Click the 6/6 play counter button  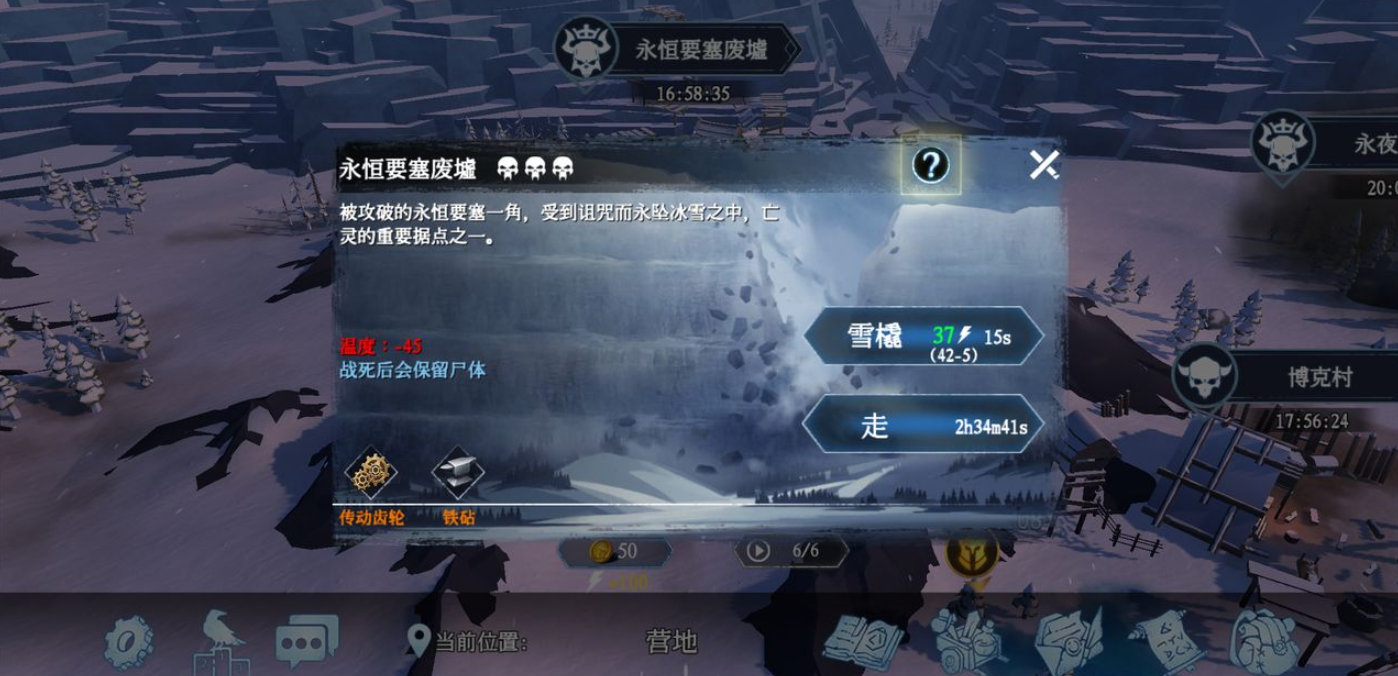click(x=792, y=551)
